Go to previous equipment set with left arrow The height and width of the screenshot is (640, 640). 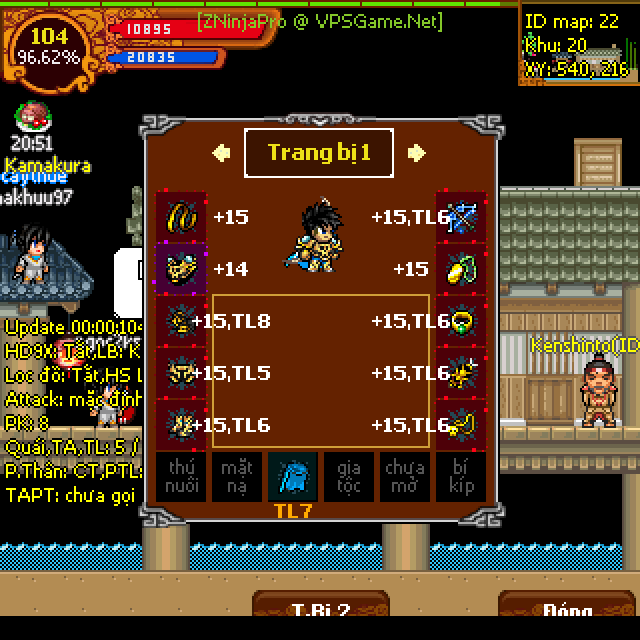(222, 153)
